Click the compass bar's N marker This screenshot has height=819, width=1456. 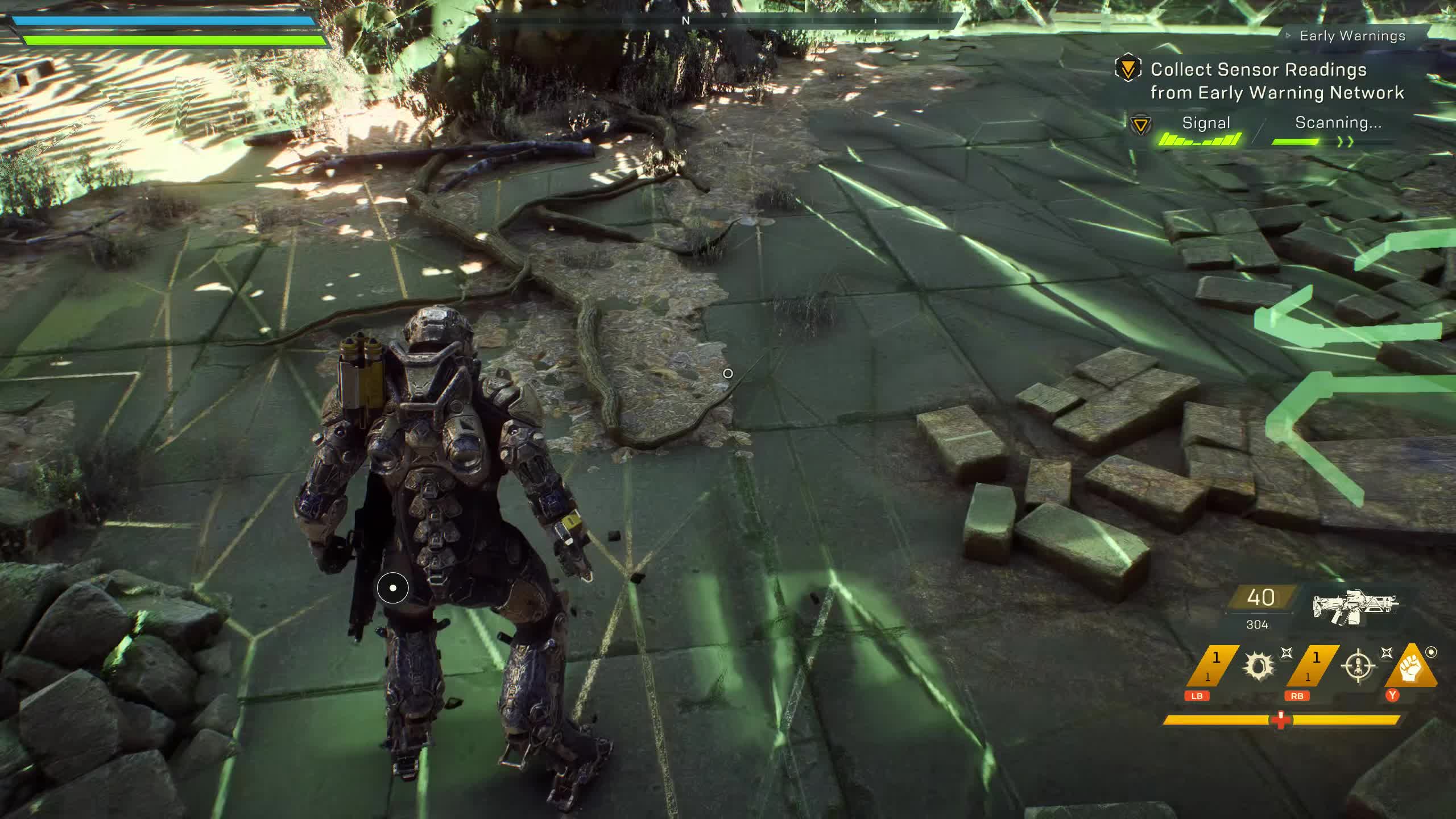685,20
